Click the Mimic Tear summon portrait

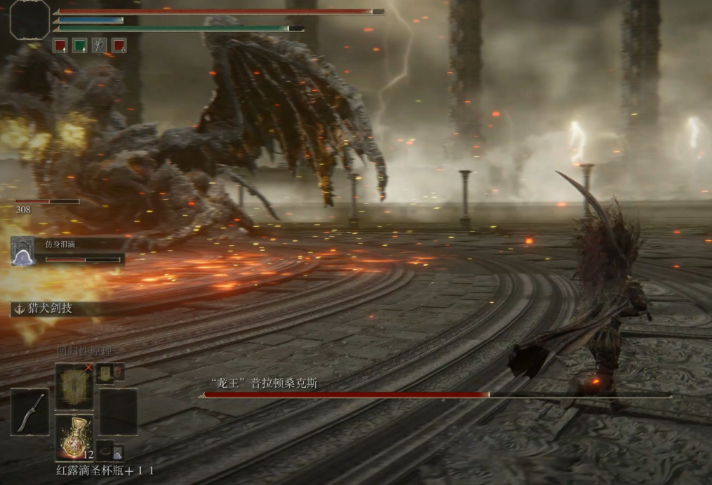[23, 252]
